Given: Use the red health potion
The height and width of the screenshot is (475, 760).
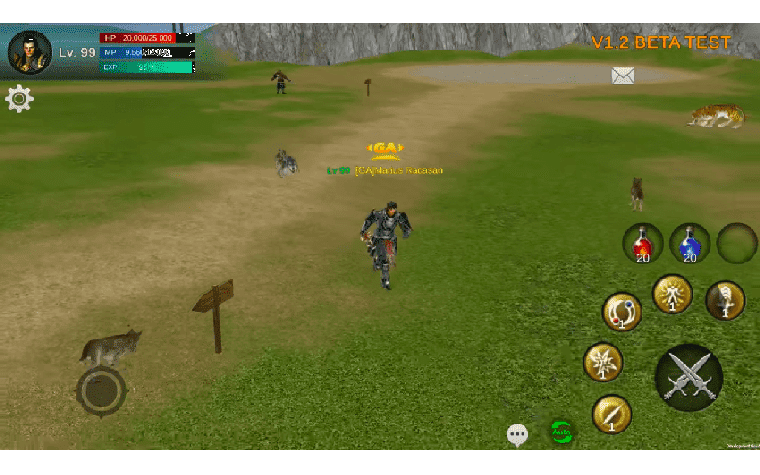Looking at the screenshot, I should pyautogui.click(x=643, y=244).
